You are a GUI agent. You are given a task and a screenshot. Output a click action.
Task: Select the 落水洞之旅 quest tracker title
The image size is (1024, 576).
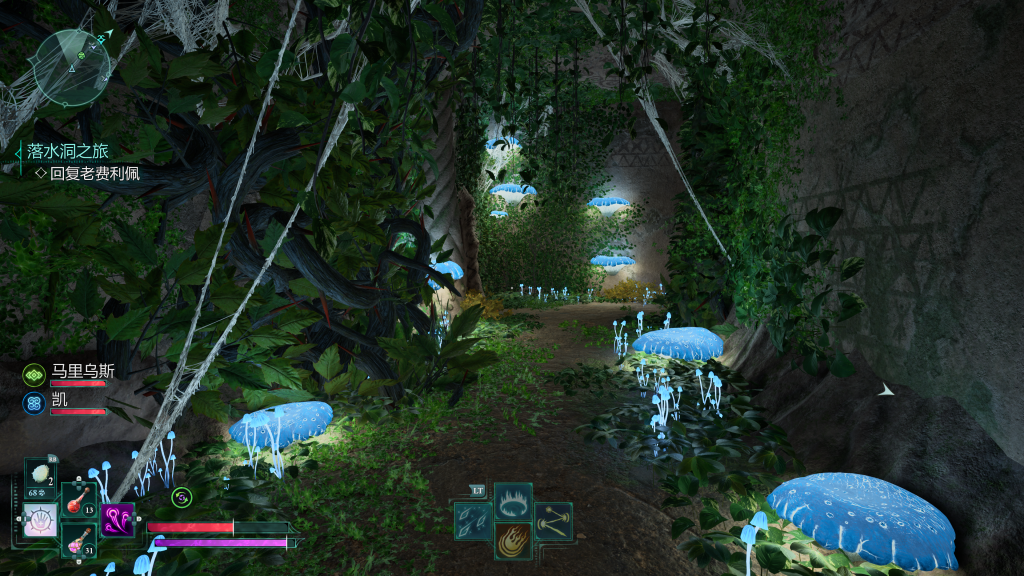tap(68, 151)
